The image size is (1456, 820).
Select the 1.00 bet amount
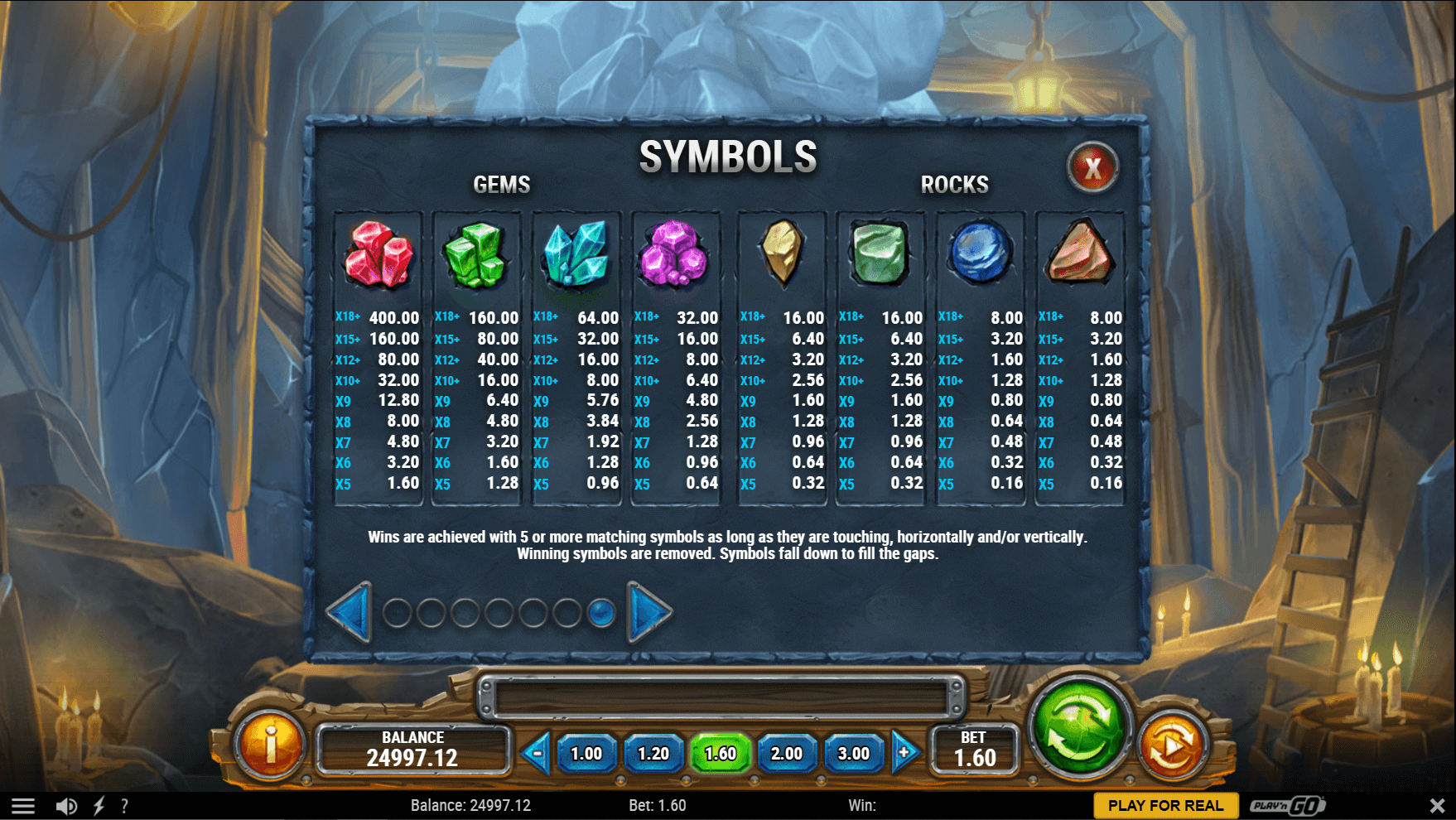[589, 754]
